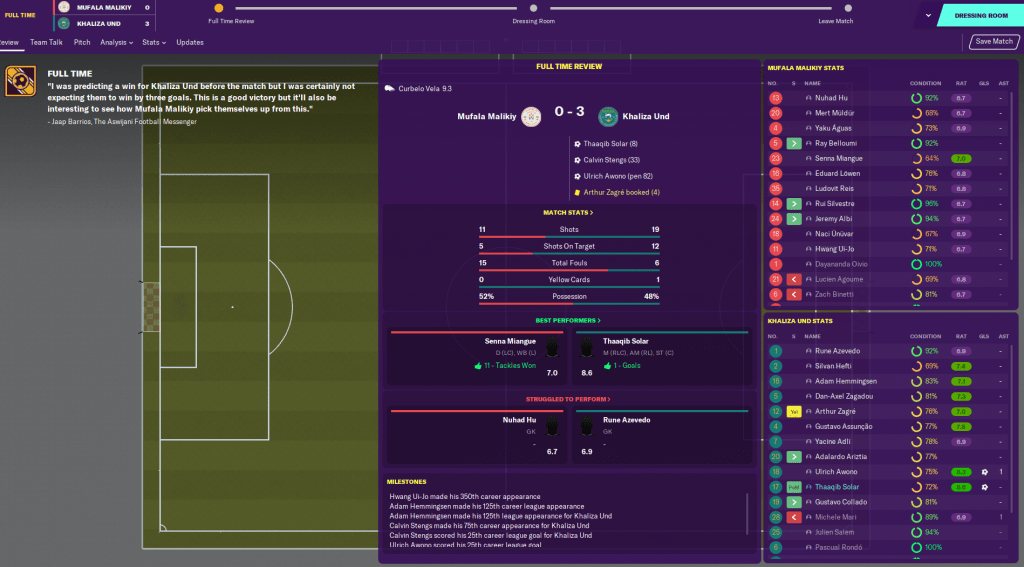Expand the Analysis dropdown
The height and width of the screenshot is (567, 1024).
coord(117,43)
